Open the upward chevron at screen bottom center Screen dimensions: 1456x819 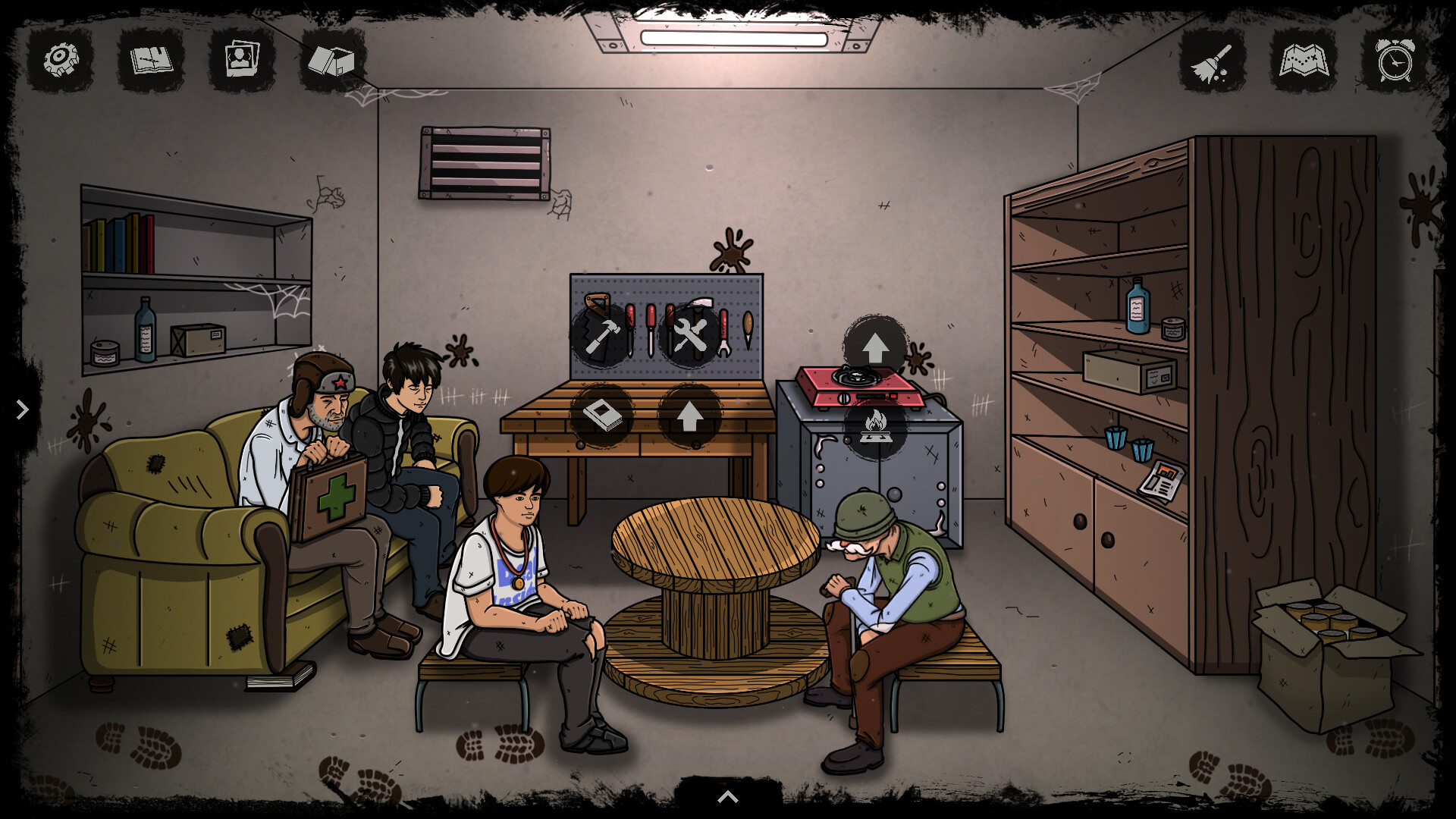click(727, 796)
